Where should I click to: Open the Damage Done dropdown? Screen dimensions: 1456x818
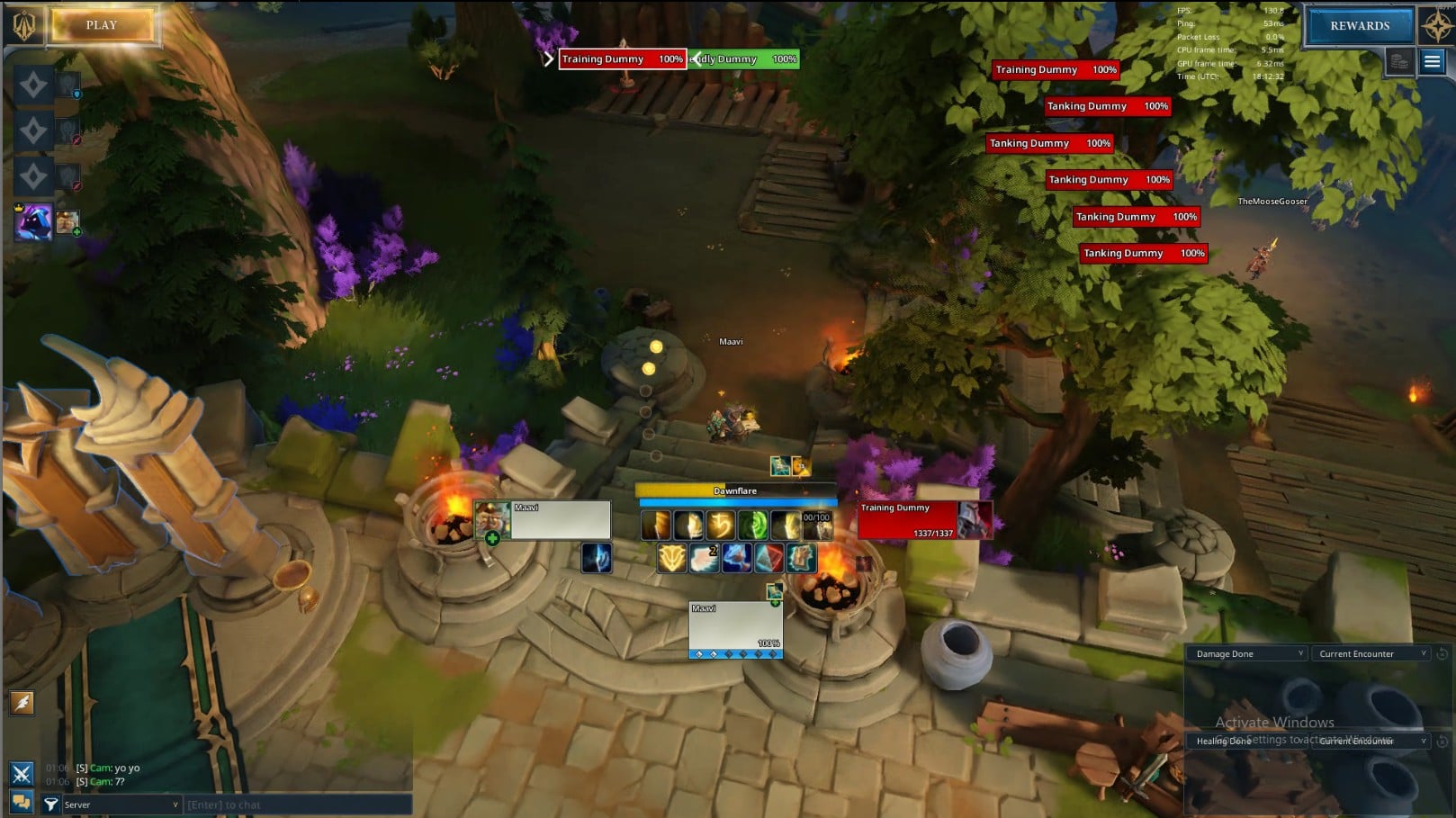pyautogui.click(x=1248, y=654)
